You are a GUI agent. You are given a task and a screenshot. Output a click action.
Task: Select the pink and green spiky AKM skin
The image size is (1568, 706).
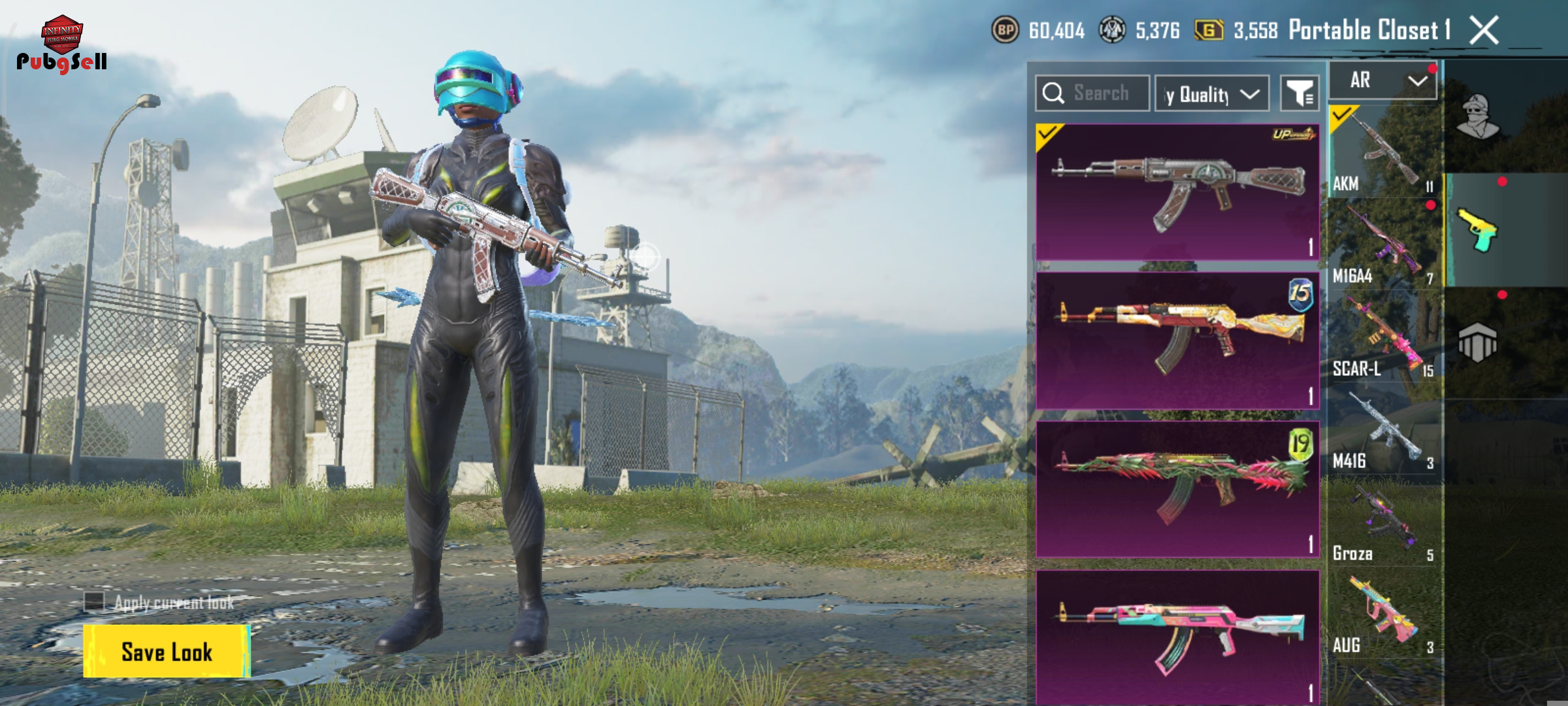tap(1177, 489)
